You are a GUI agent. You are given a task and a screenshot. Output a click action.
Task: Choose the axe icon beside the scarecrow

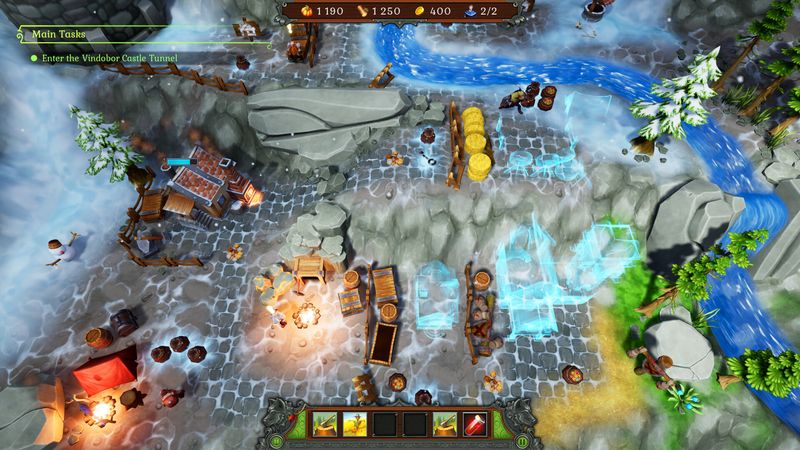tap(327, 425)
